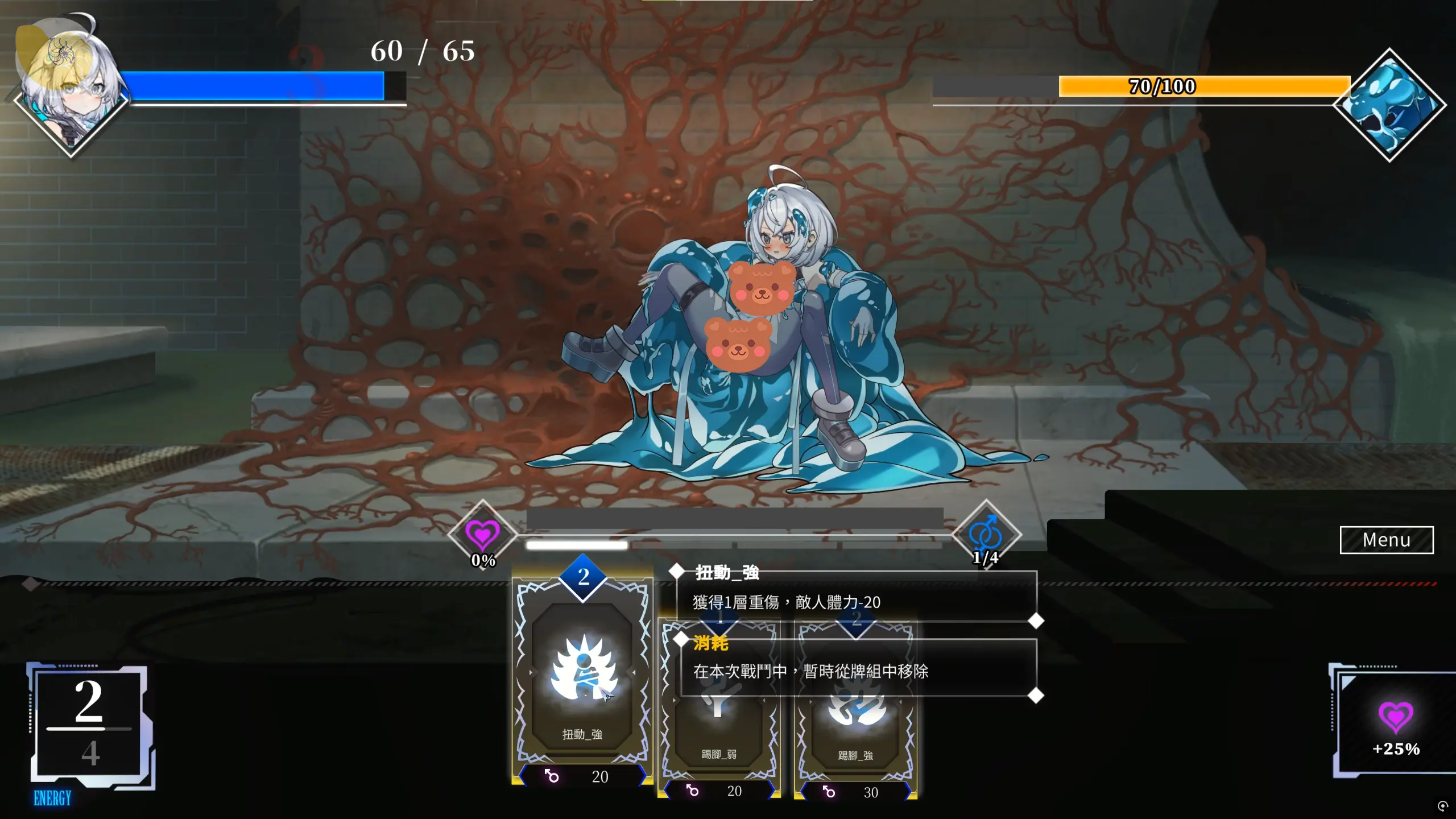Open the Menu button

pyautogui.click(x=1386, y=540)
